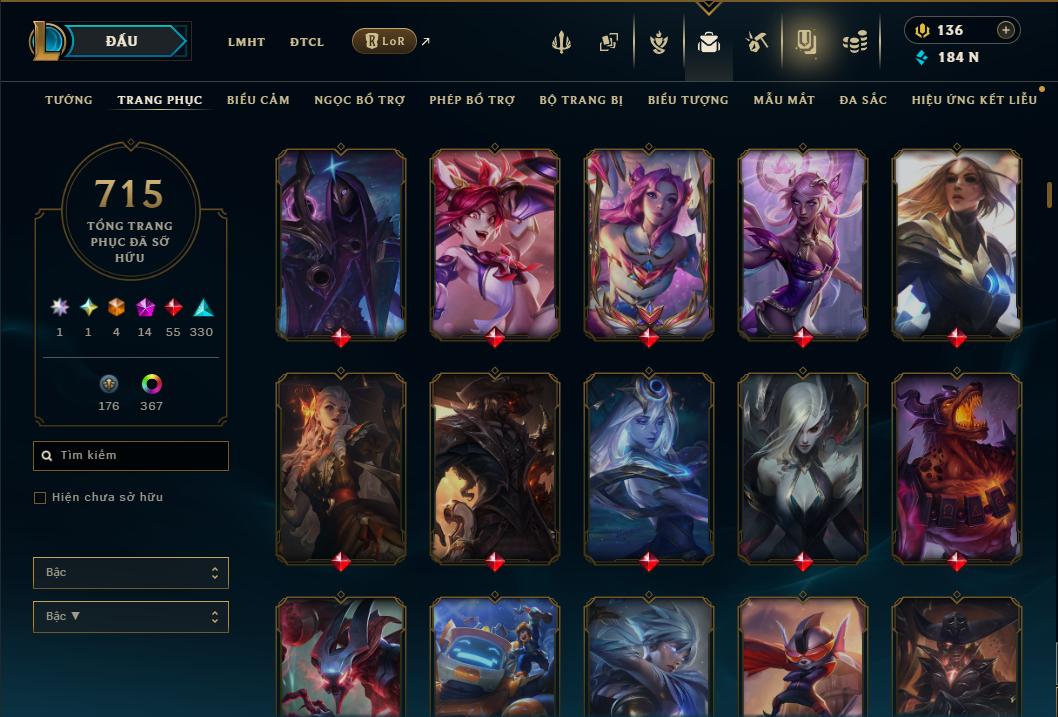Screen dimensions: 1058x717
Task: Open the backpack collection icon
Action: 709,42
